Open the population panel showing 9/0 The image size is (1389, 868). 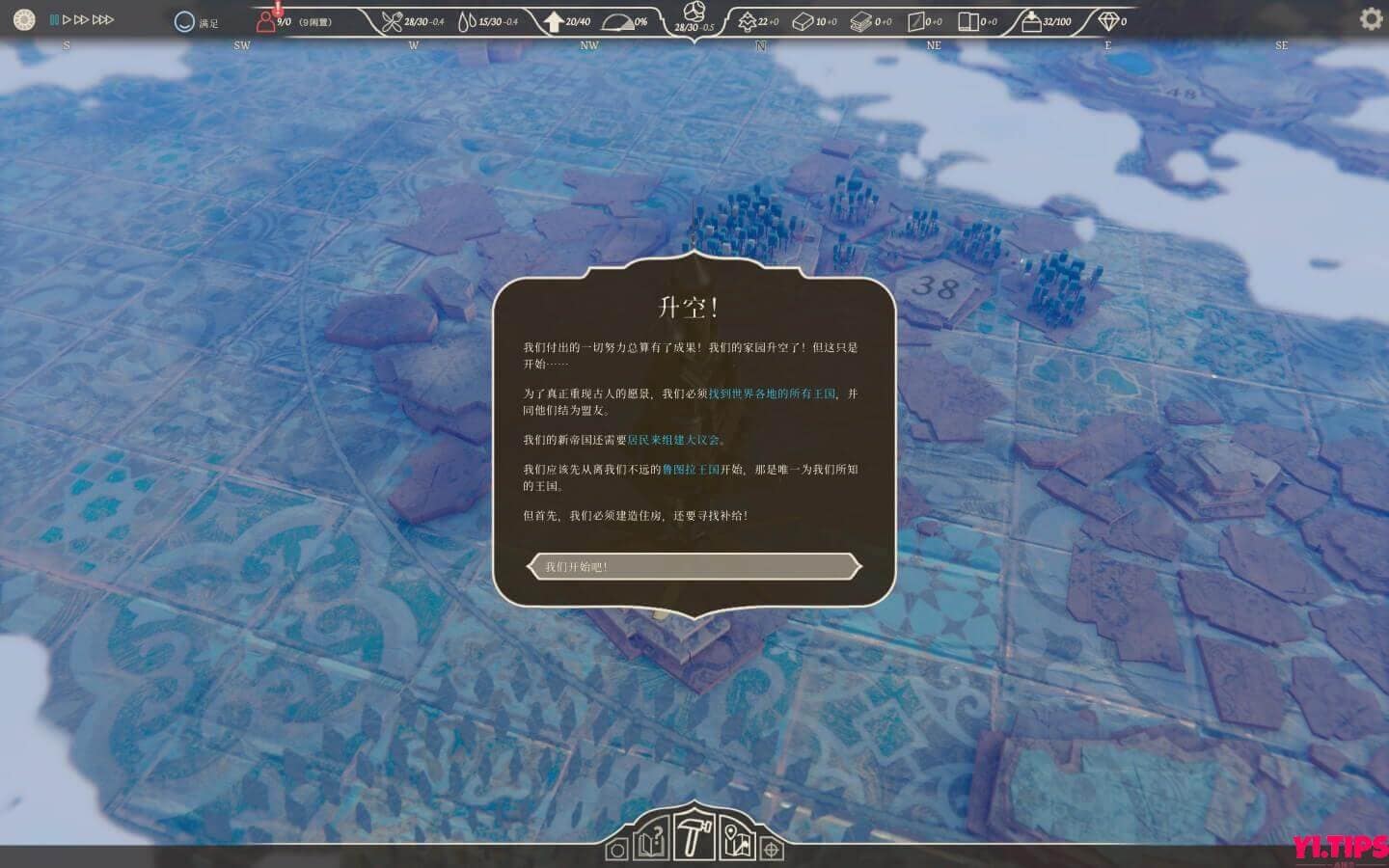[280, 21]
